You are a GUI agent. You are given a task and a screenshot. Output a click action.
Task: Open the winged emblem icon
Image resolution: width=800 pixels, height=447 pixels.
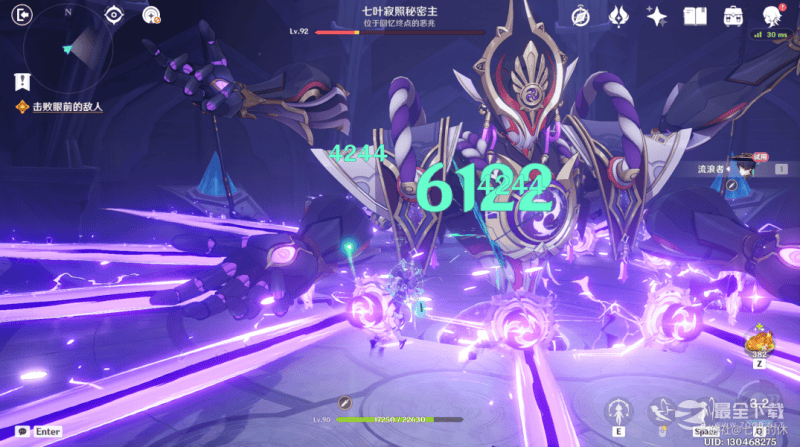(x=618, y=16)
